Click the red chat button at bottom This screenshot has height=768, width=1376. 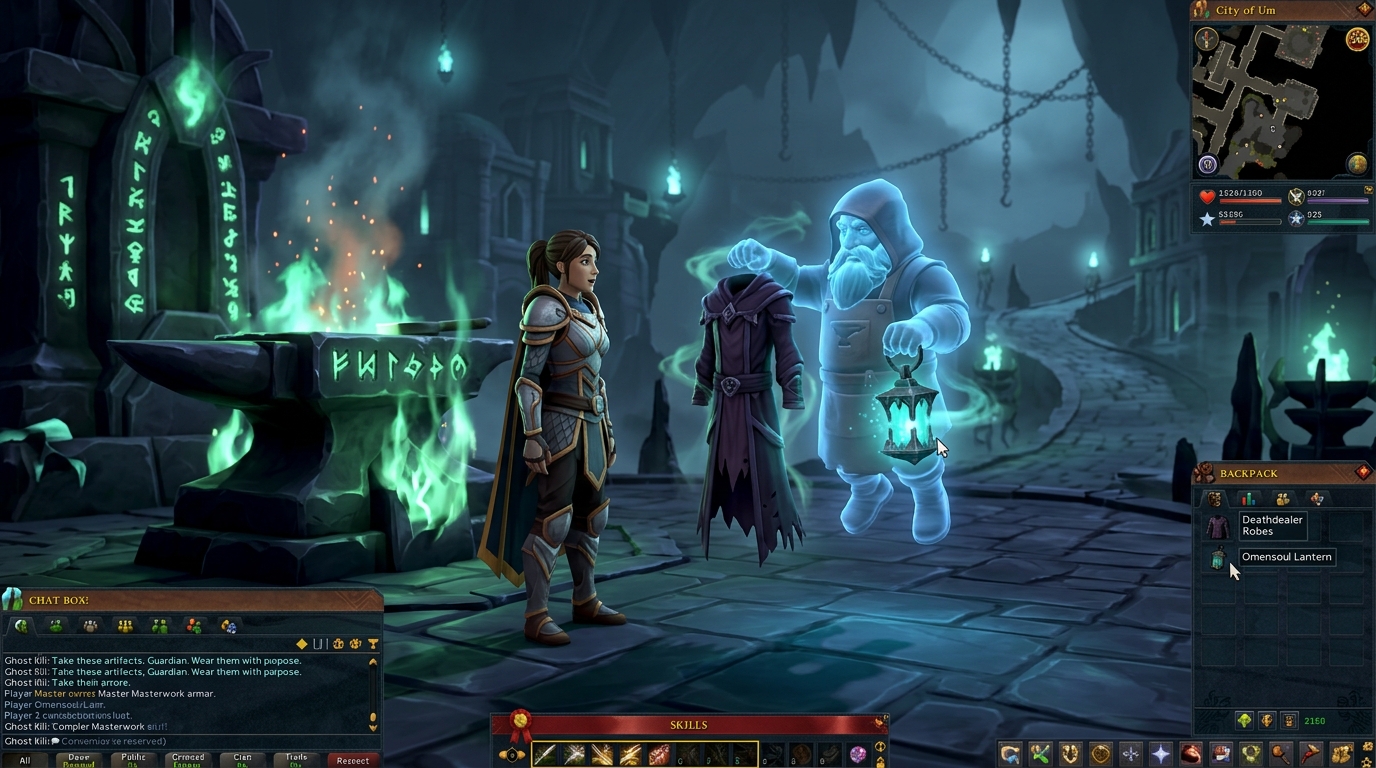352,760
